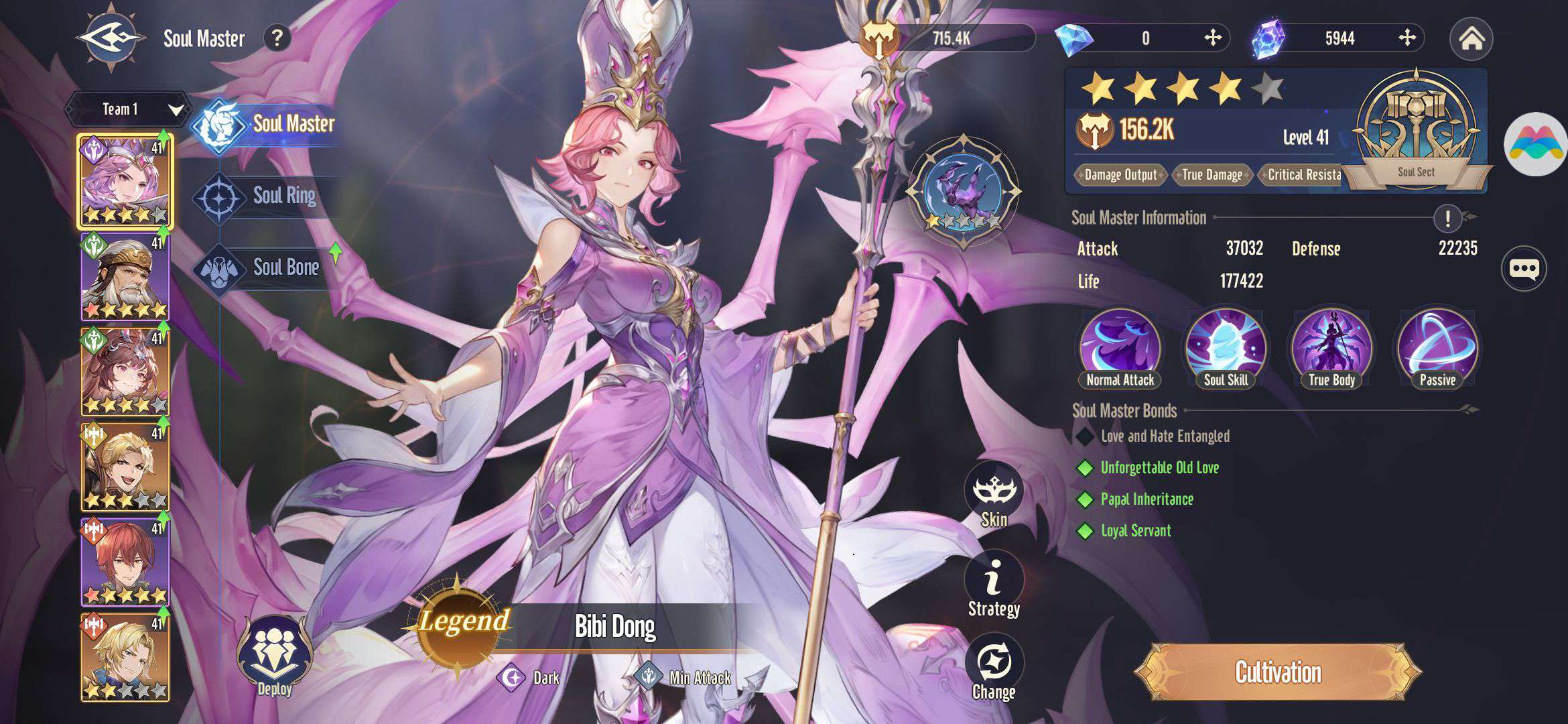The width and height of the screenshot is (1568, 724).
Task: Click the Change character button
Action: [x=994, y=668]
